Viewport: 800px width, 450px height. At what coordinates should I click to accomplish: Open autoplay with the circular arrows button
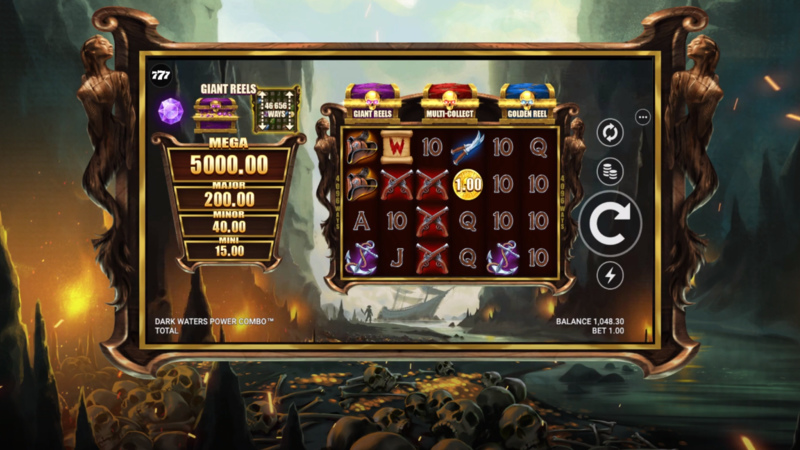coord(610,132)
